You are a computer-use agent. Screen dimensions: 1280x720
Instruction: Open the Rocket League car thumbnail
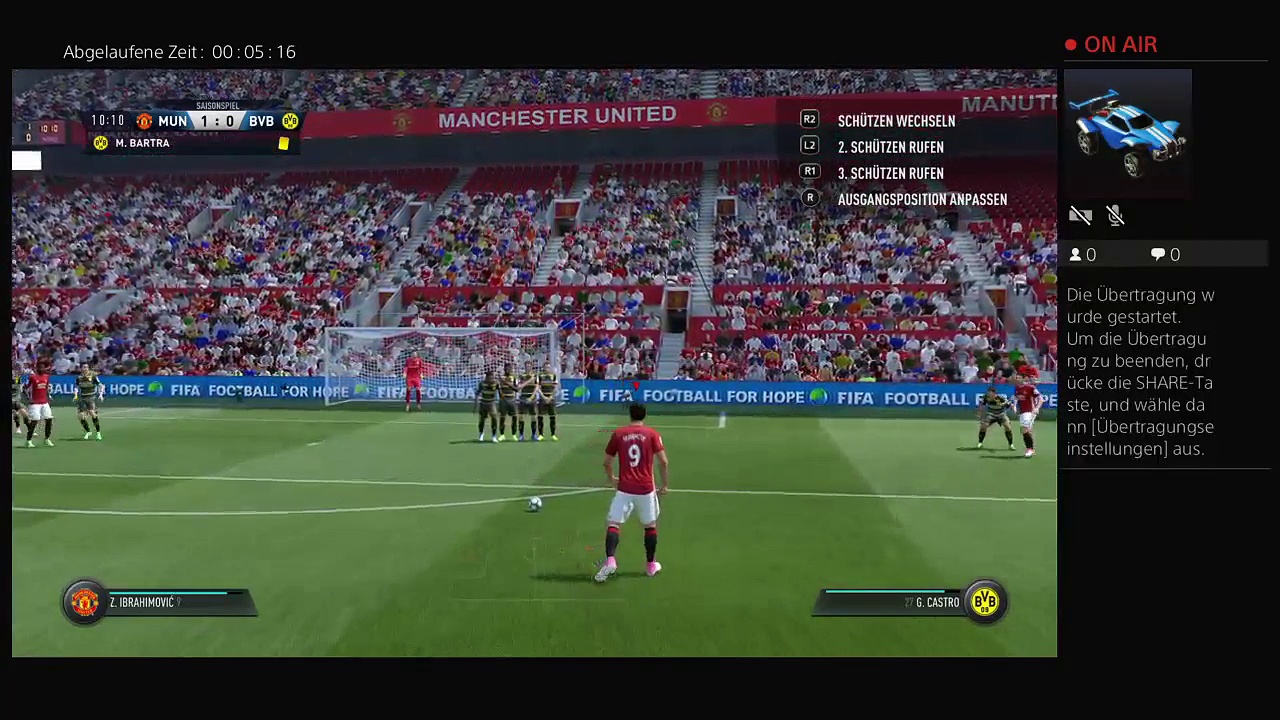[x=1128, y=132]
